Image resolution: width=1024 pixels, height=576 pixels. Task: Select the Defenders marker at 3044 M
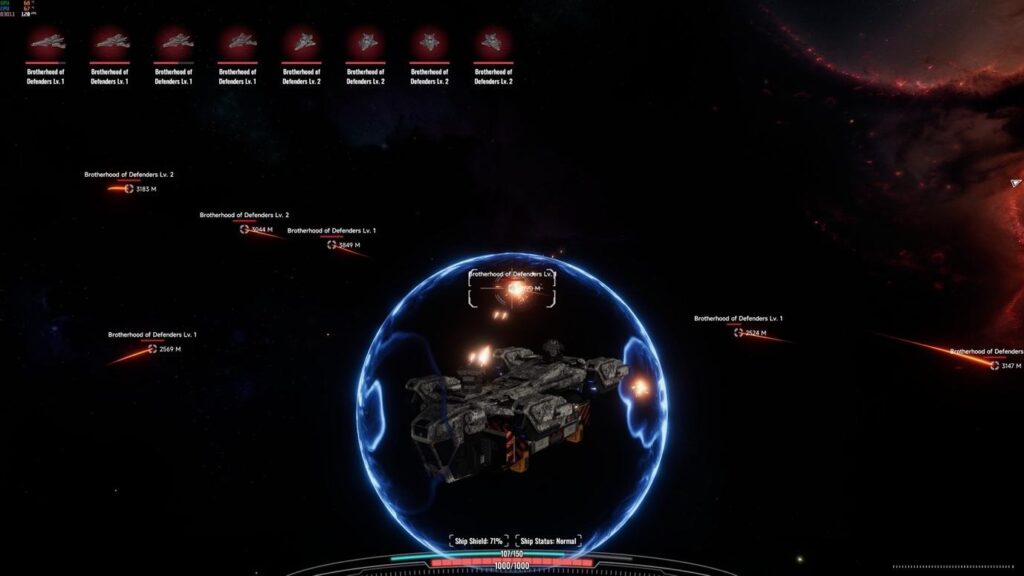[245, 229]
